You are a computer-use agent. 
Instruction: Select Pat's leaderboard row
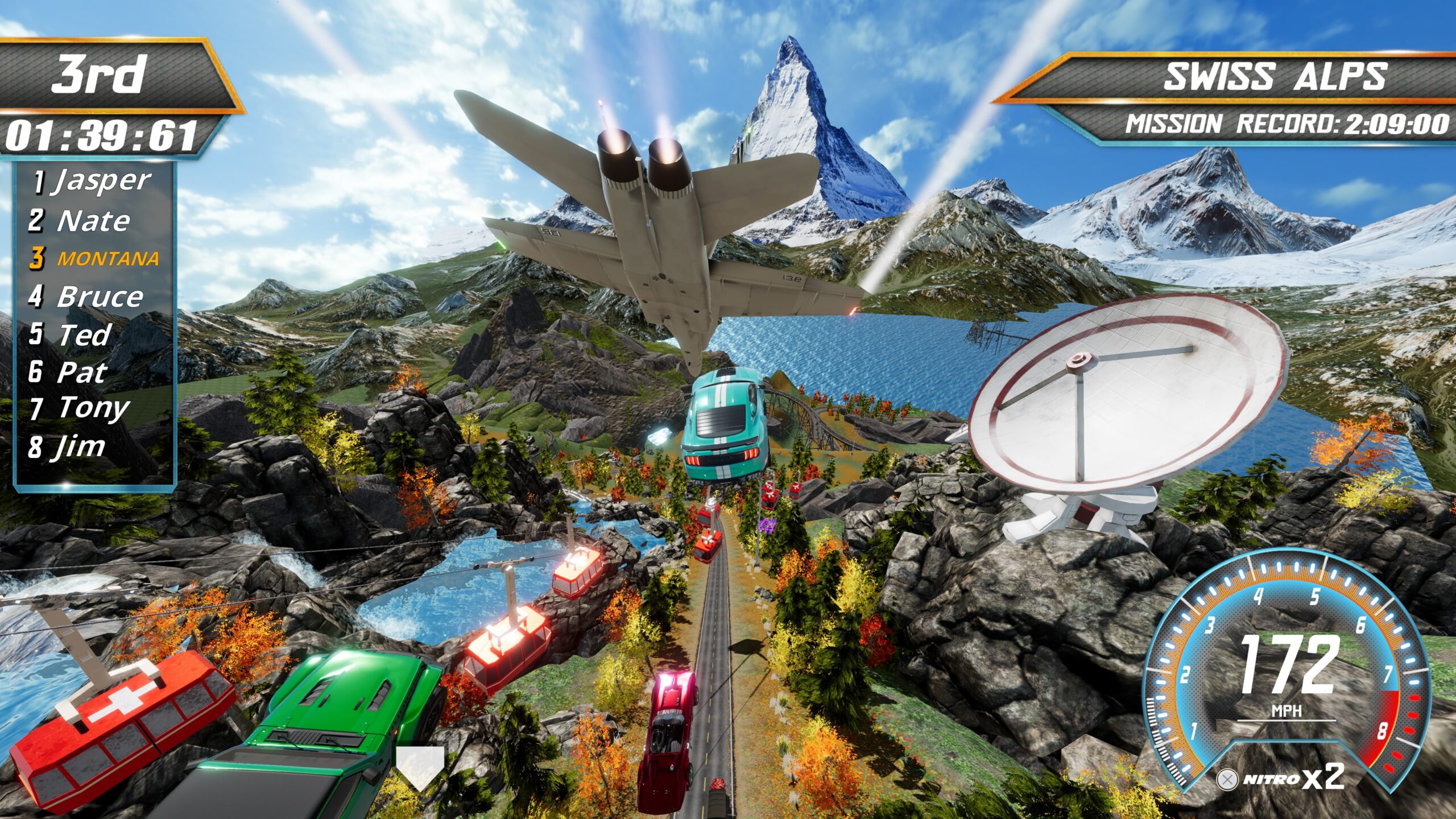[x=68, y=373]
